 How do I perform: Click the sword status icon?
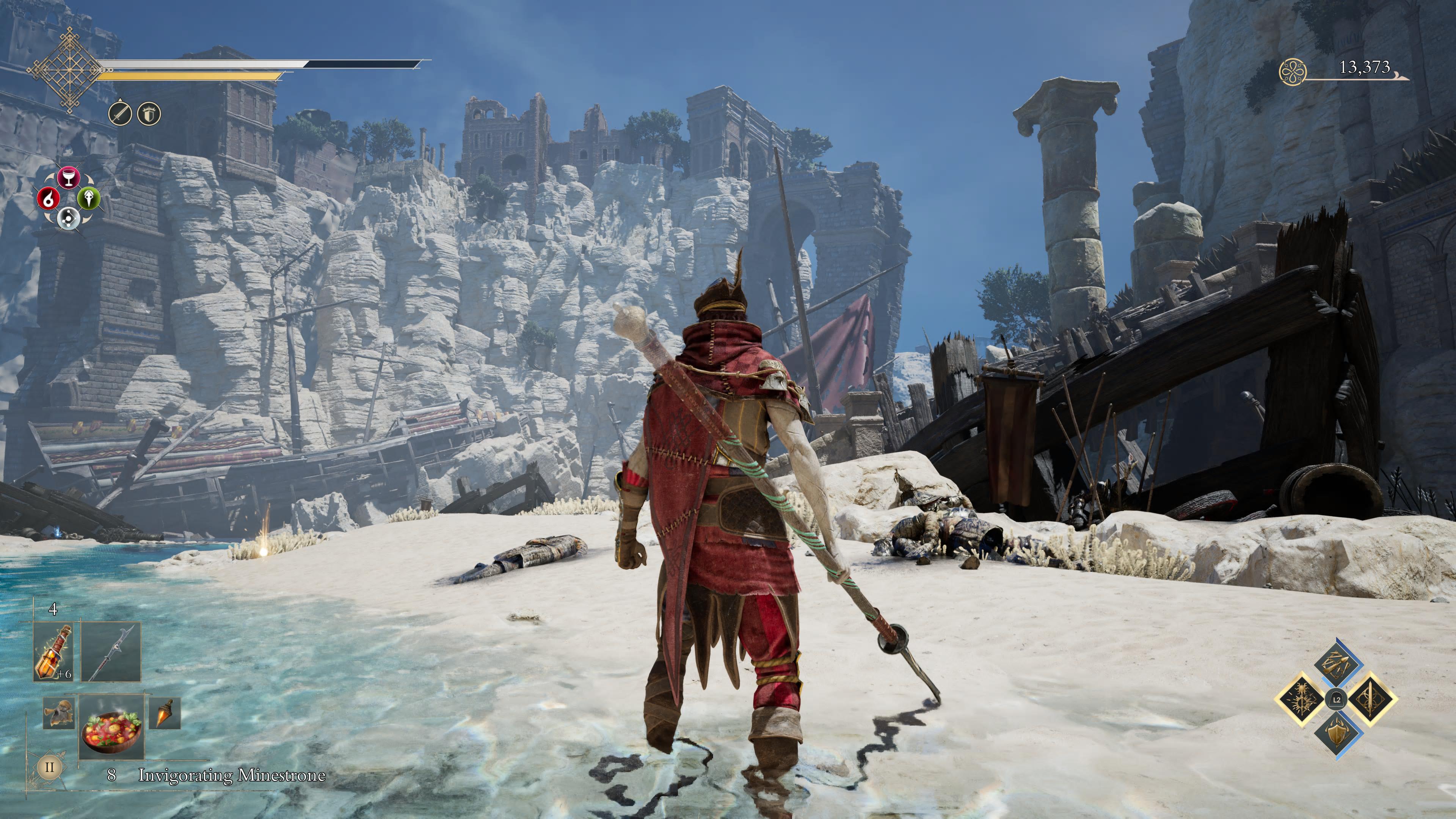(x=120, y=114)
